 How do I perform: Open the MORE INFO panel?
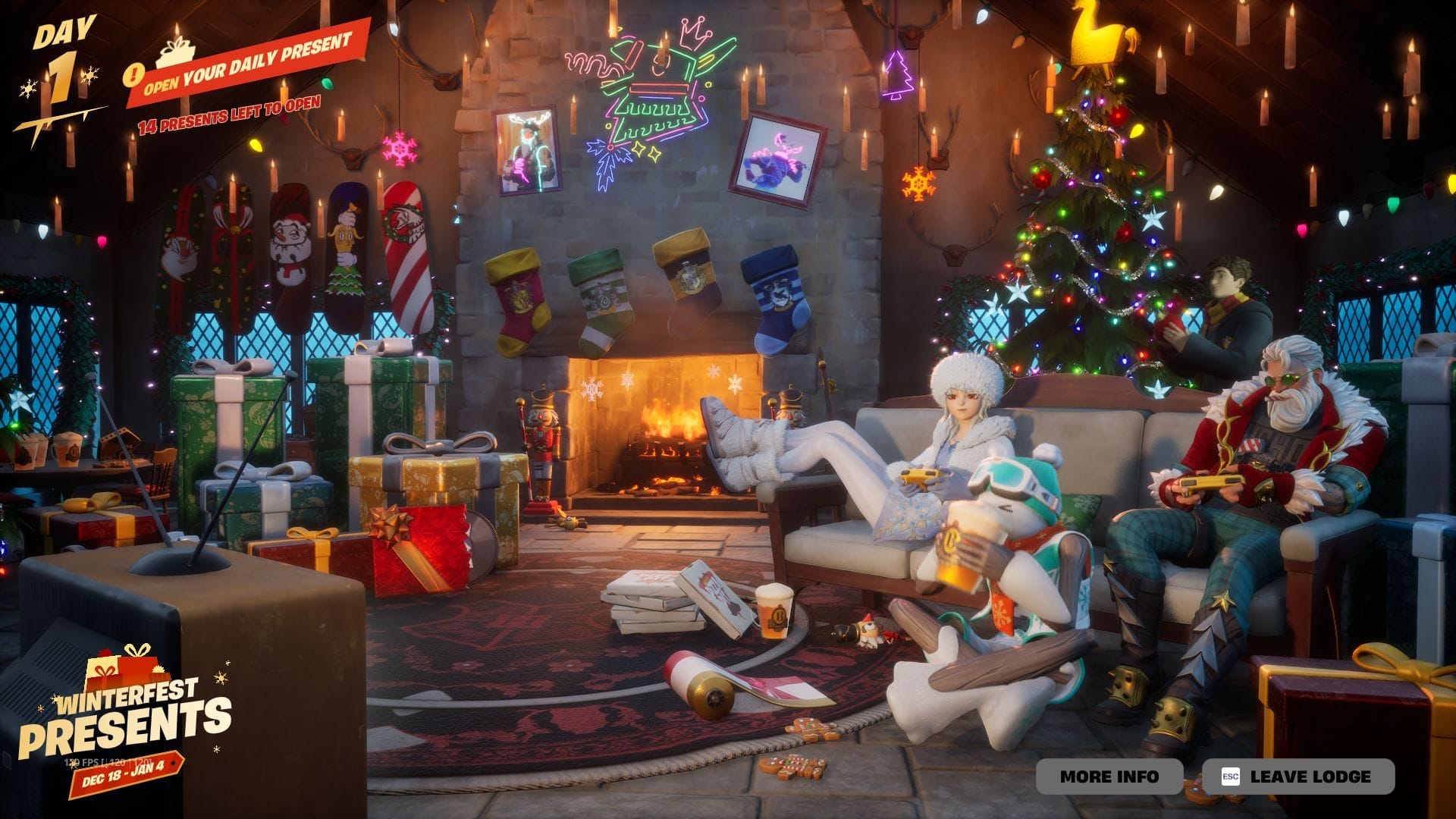pos(1111,777)
